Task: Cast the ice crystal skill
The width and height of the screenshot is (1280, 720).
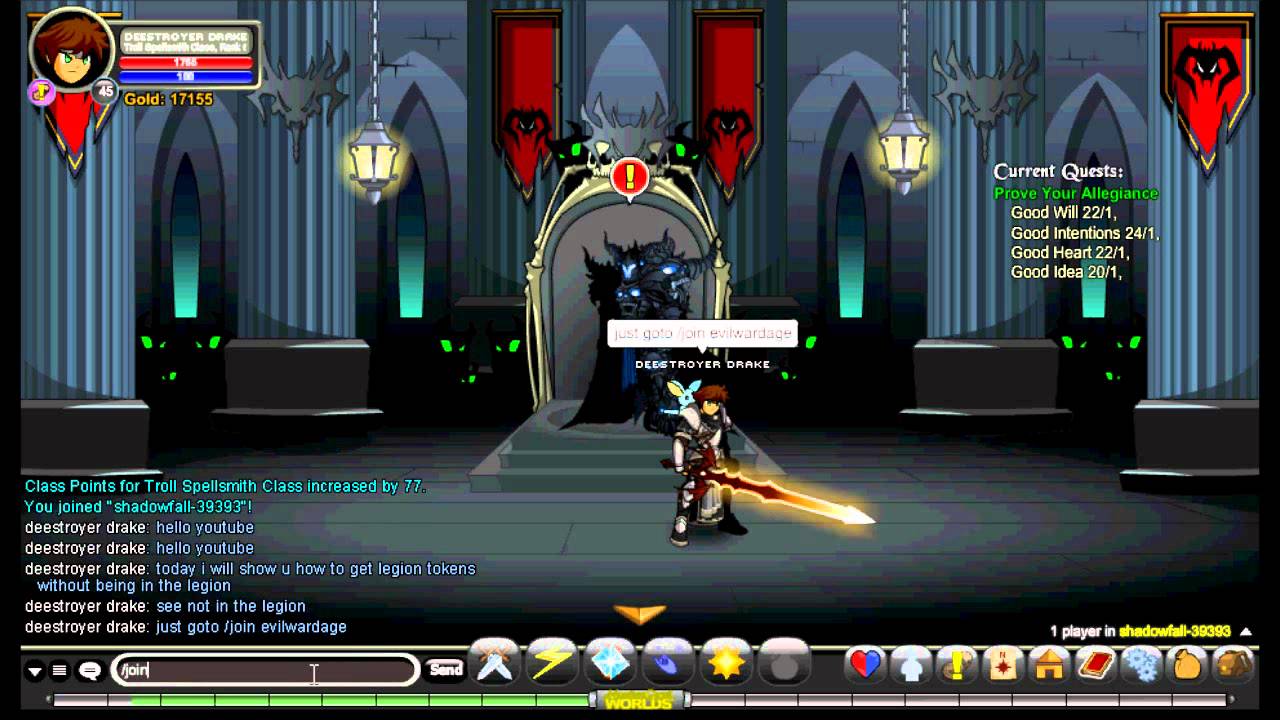Action: [610, 663]
